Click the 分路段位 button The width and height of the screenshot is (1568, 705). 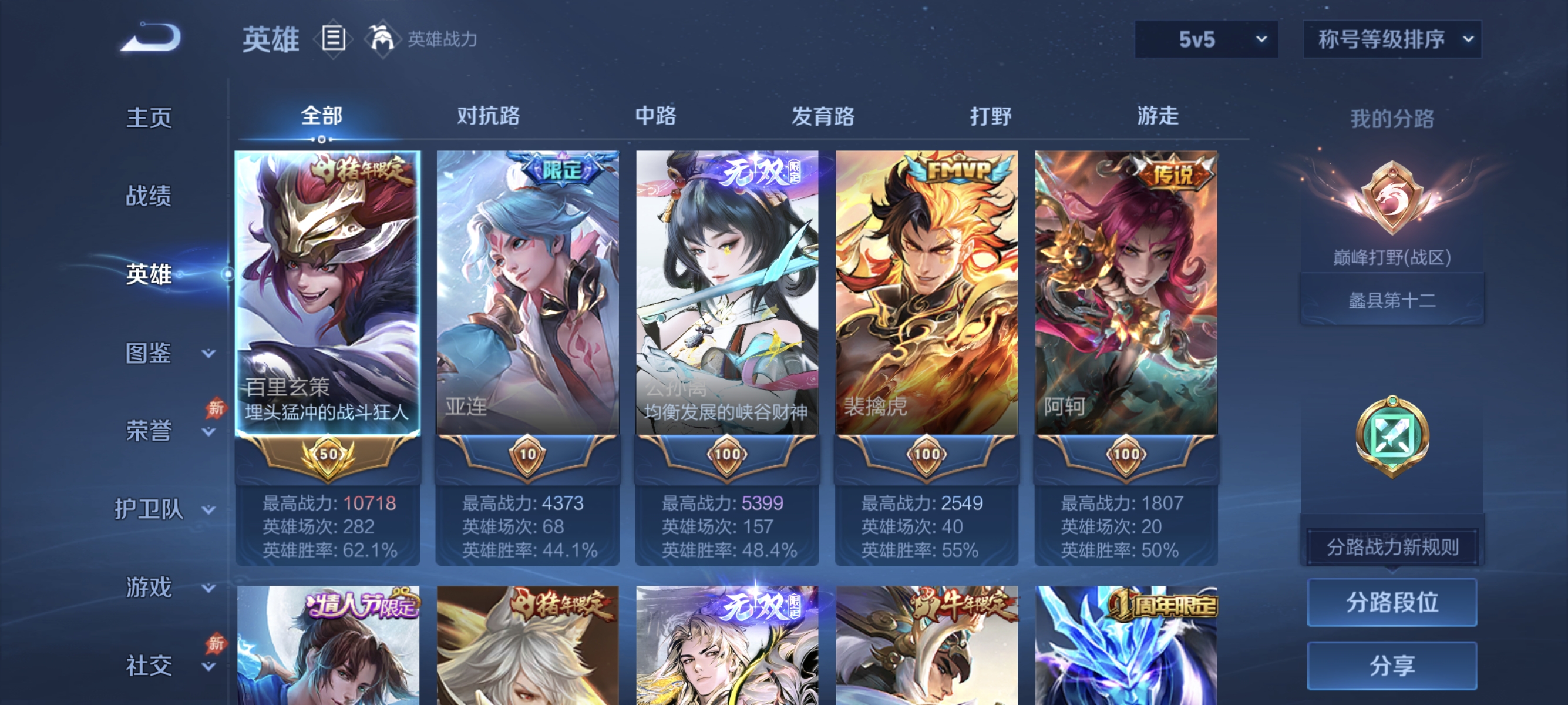tap(1392, 603)
